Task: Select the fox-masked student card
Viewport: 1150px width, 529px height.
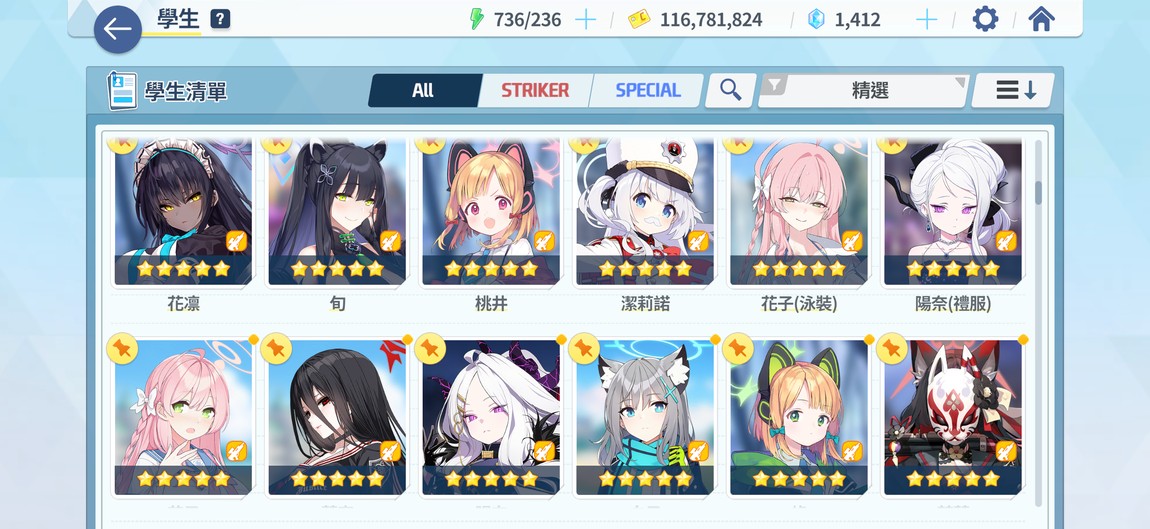Action: (x=953, y=417)
